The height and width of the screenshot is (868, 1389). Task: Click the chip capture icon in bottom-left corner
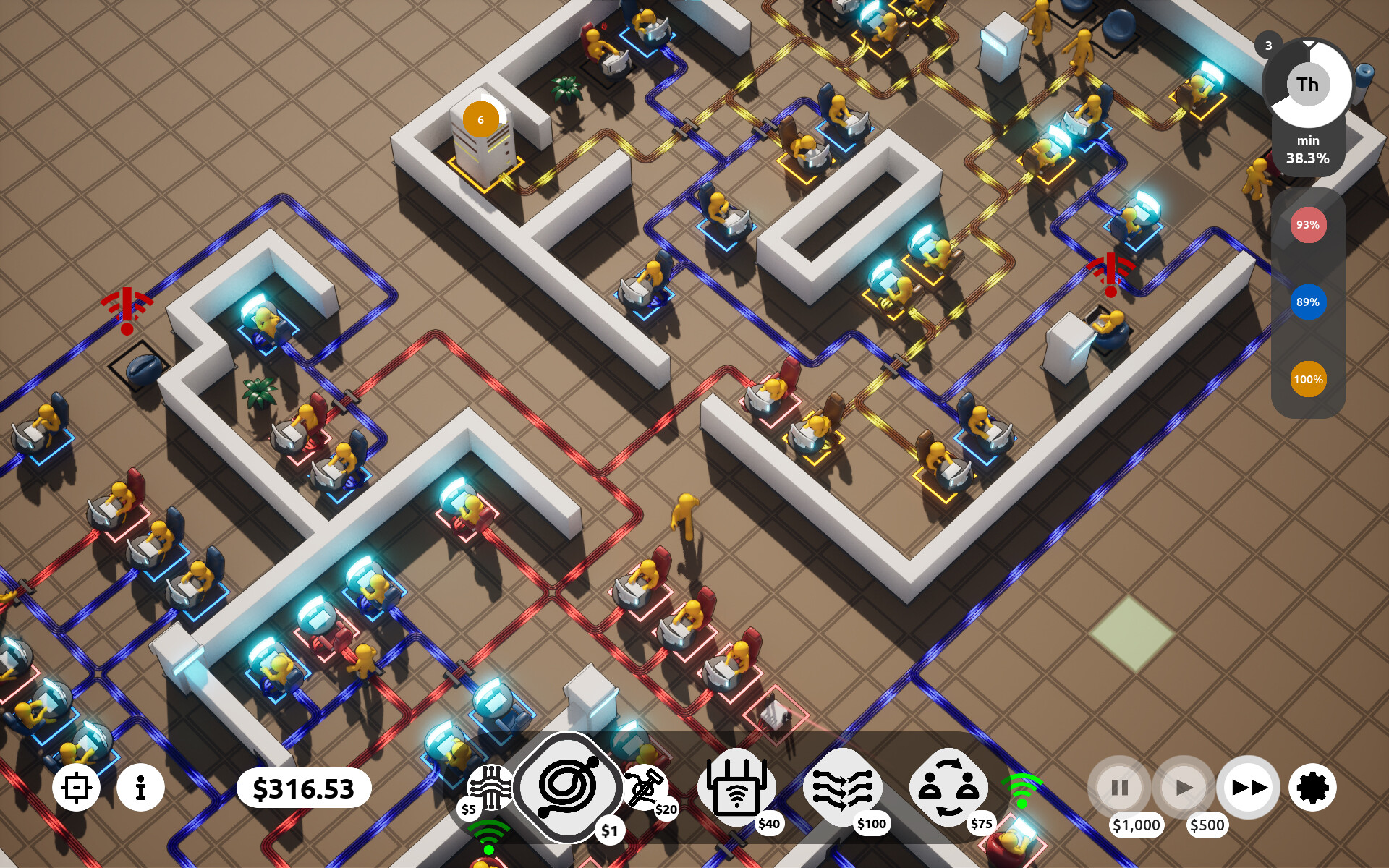(77, 787)
